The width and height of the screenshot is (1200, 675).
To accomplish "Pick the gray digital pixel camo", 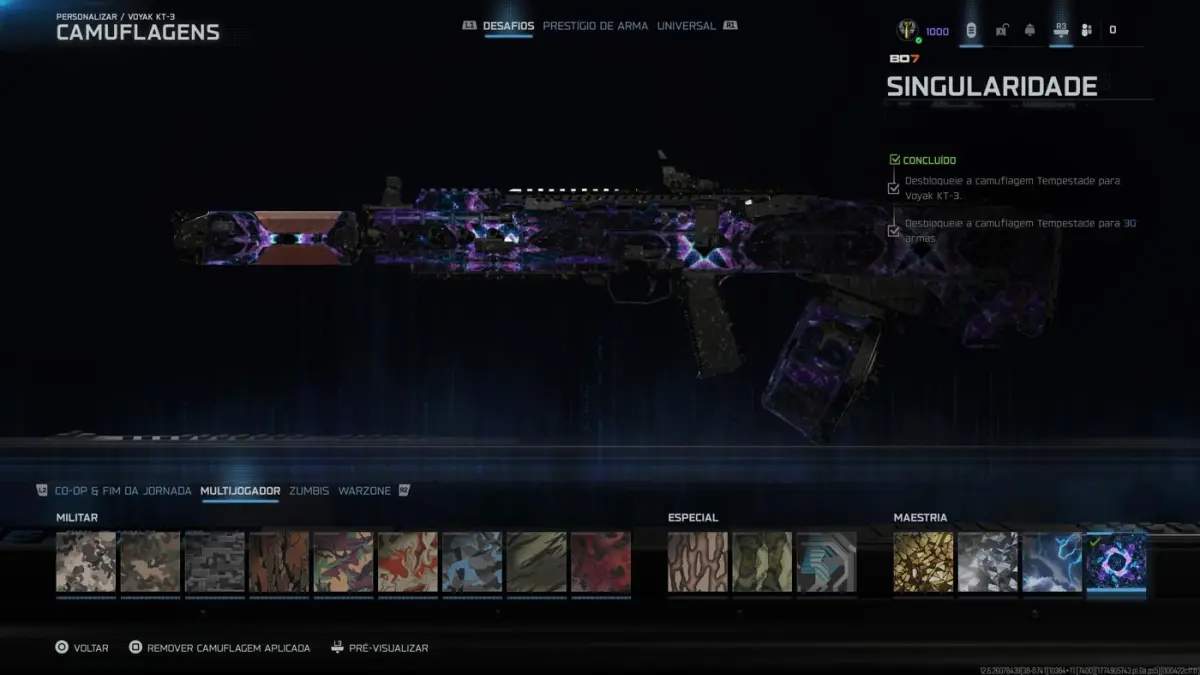I will point(215,562).
